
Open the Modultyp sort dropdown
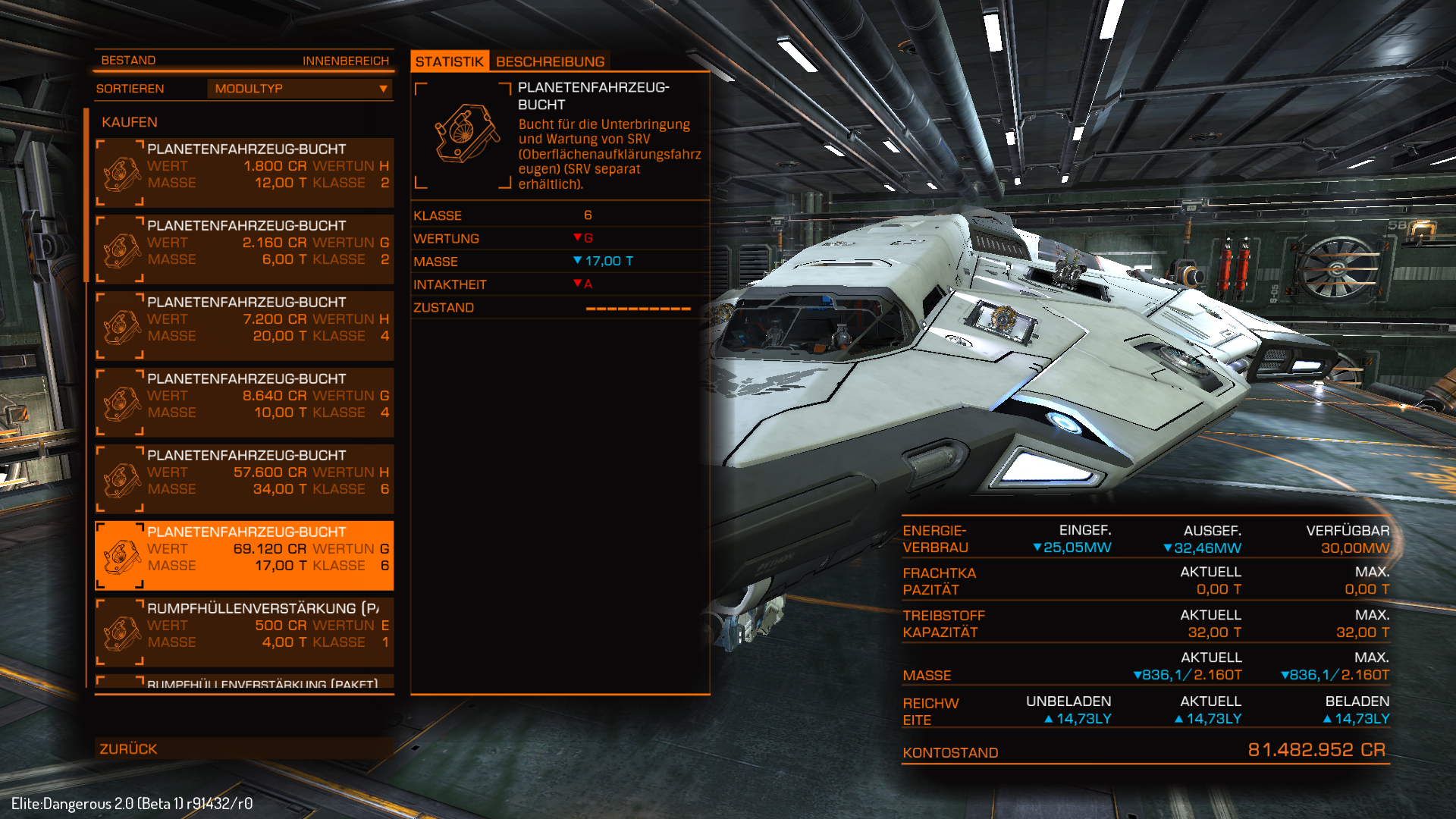[300, 89]
